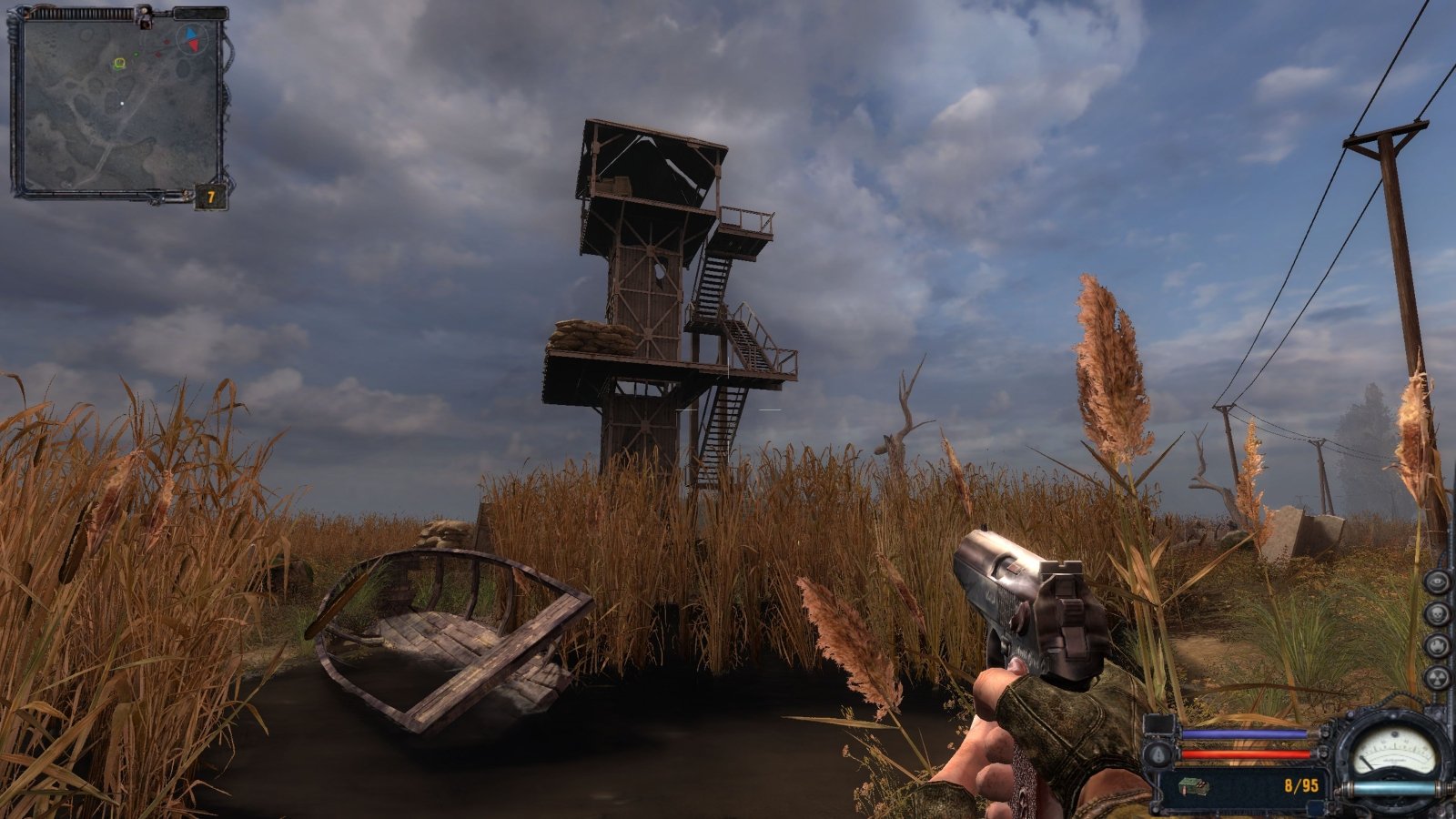Viewport: 1456px width, 819px height.
Task: Click the yellow number 7 badge under the minimap
Action: (x=210, y=197)
